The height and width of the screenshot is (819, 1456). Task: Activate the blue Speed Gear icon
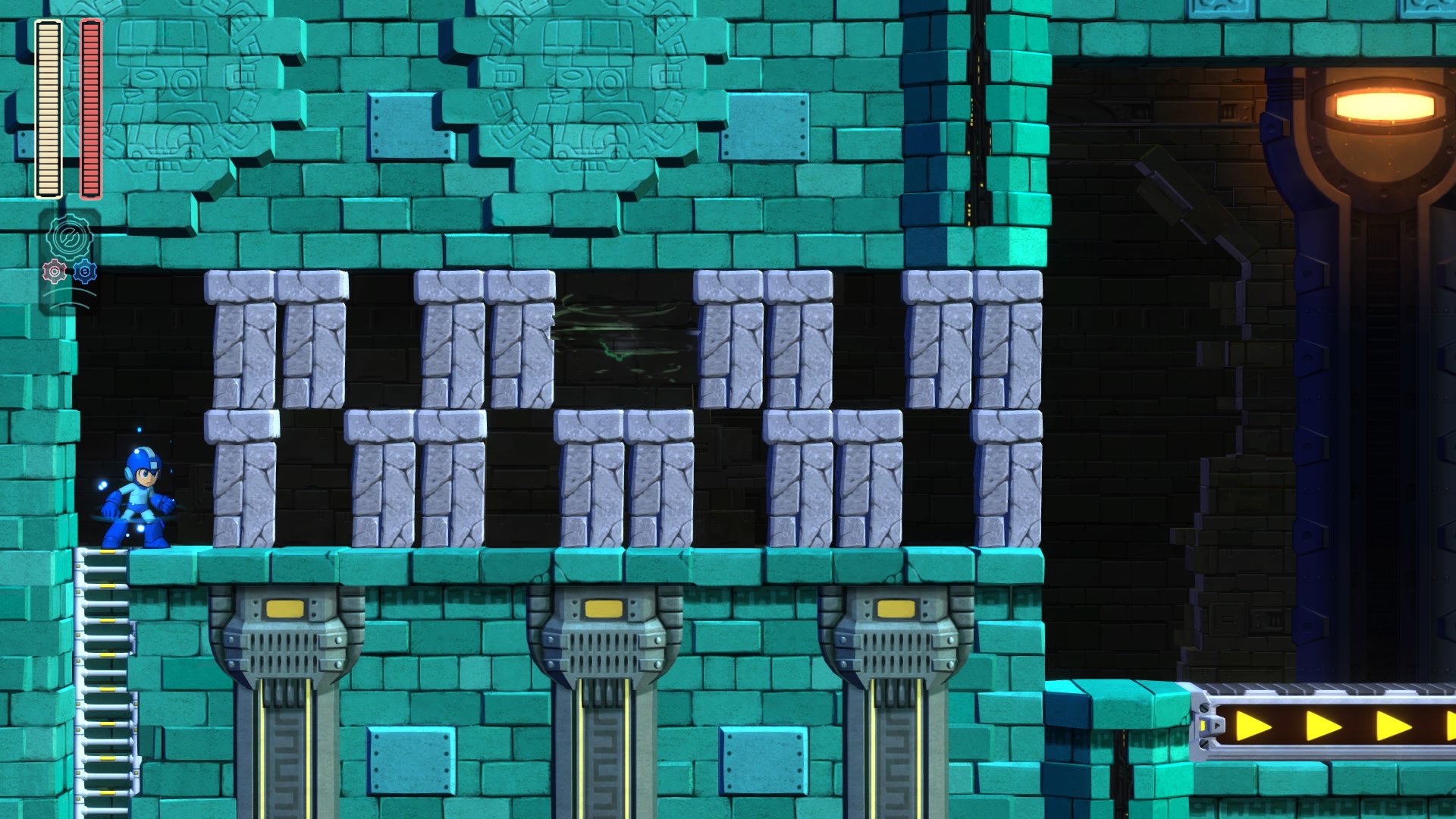click(85, 271)
